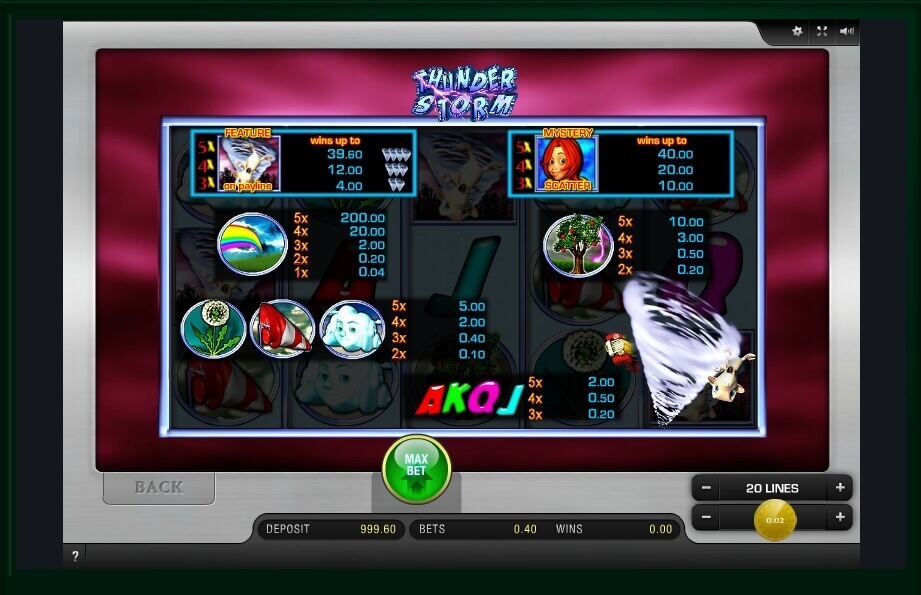Open settings with the gear icon
Image resolution: width=921 pixels, height=595 pixels.
(797, 31)
